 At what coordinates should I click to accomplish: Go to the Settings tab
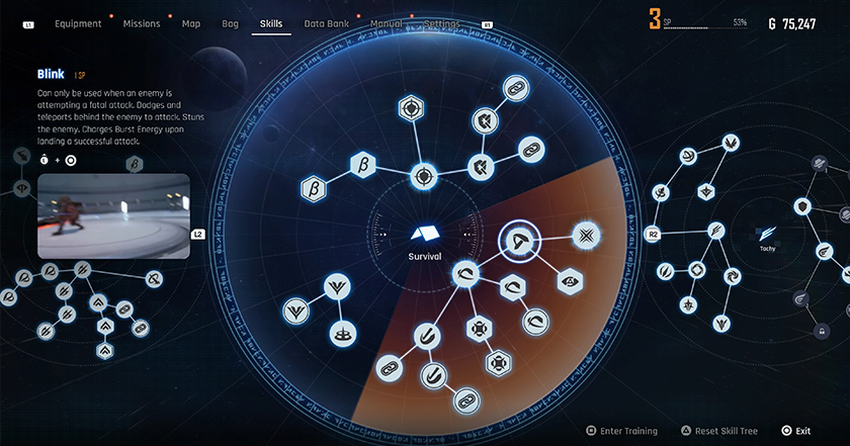tap(442, 23)
